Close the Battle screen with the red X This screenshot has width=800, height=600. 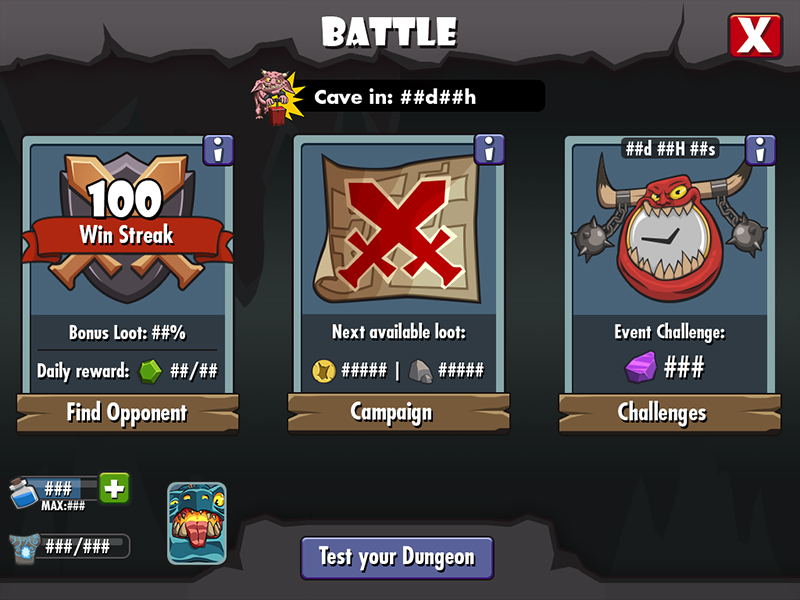[x=754, y=37]
